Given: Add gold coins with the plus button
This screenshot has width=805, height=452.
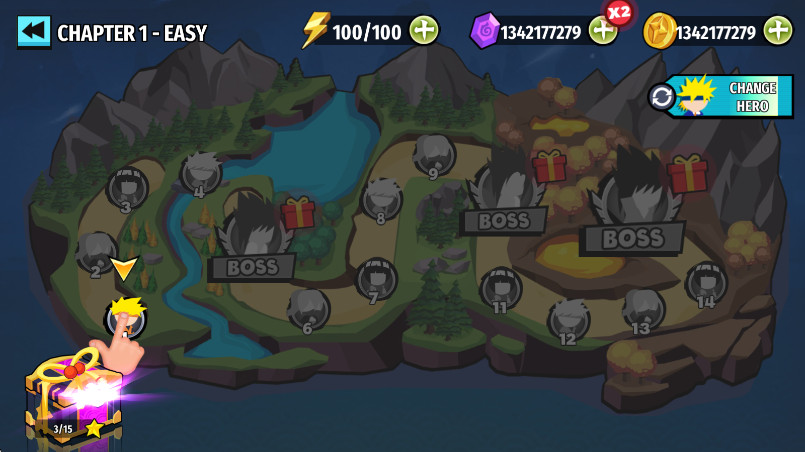Looking at the screenshot, I should 778,30.
